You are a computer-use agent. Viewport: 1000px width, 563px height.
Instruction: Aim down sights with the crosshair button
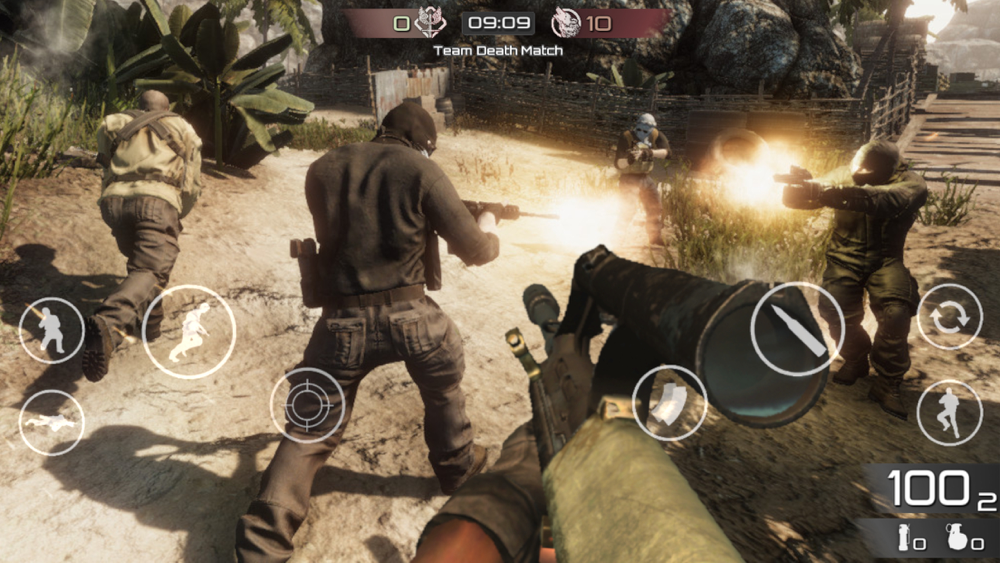pyautogui.click(x=307, y=405)
